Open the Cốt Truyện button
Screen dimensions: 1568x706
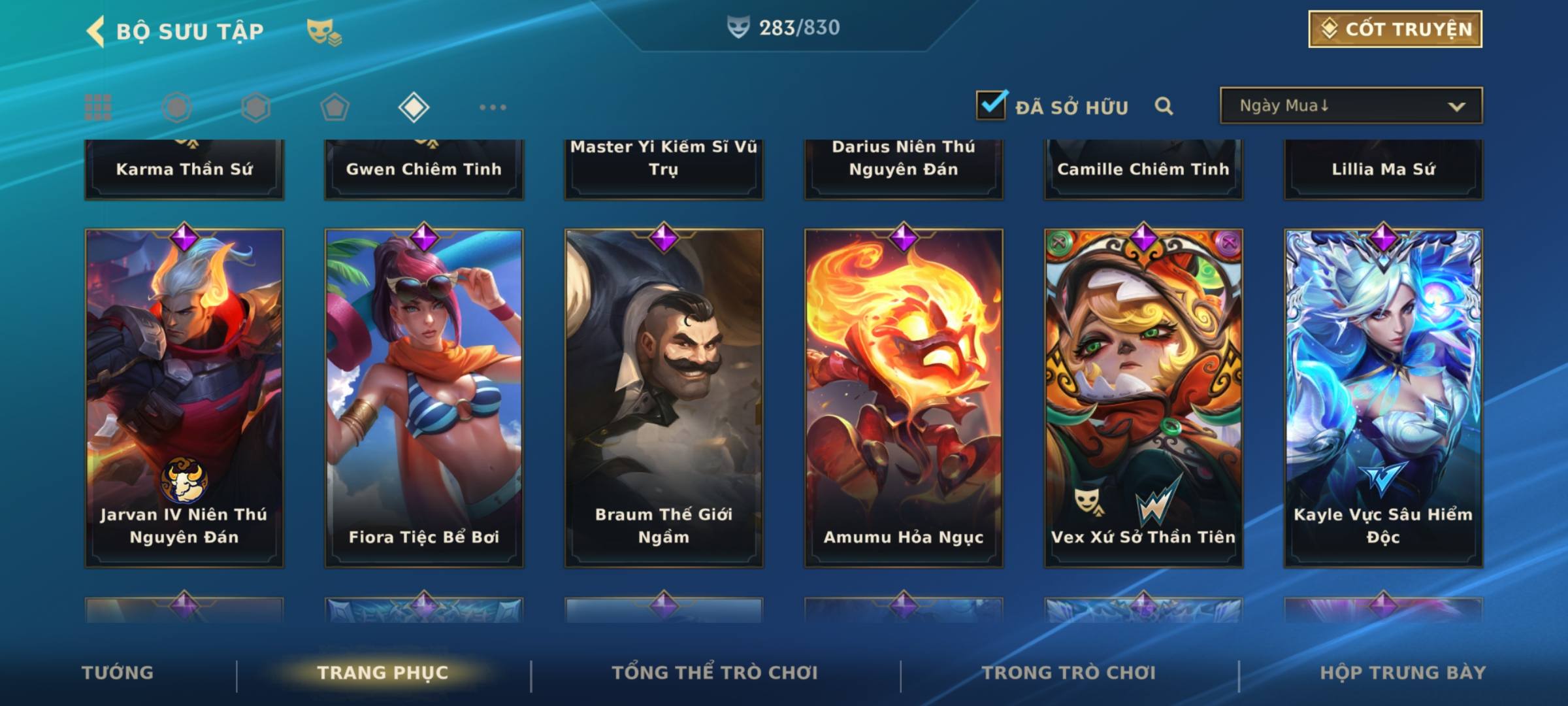coord(1395,29)
